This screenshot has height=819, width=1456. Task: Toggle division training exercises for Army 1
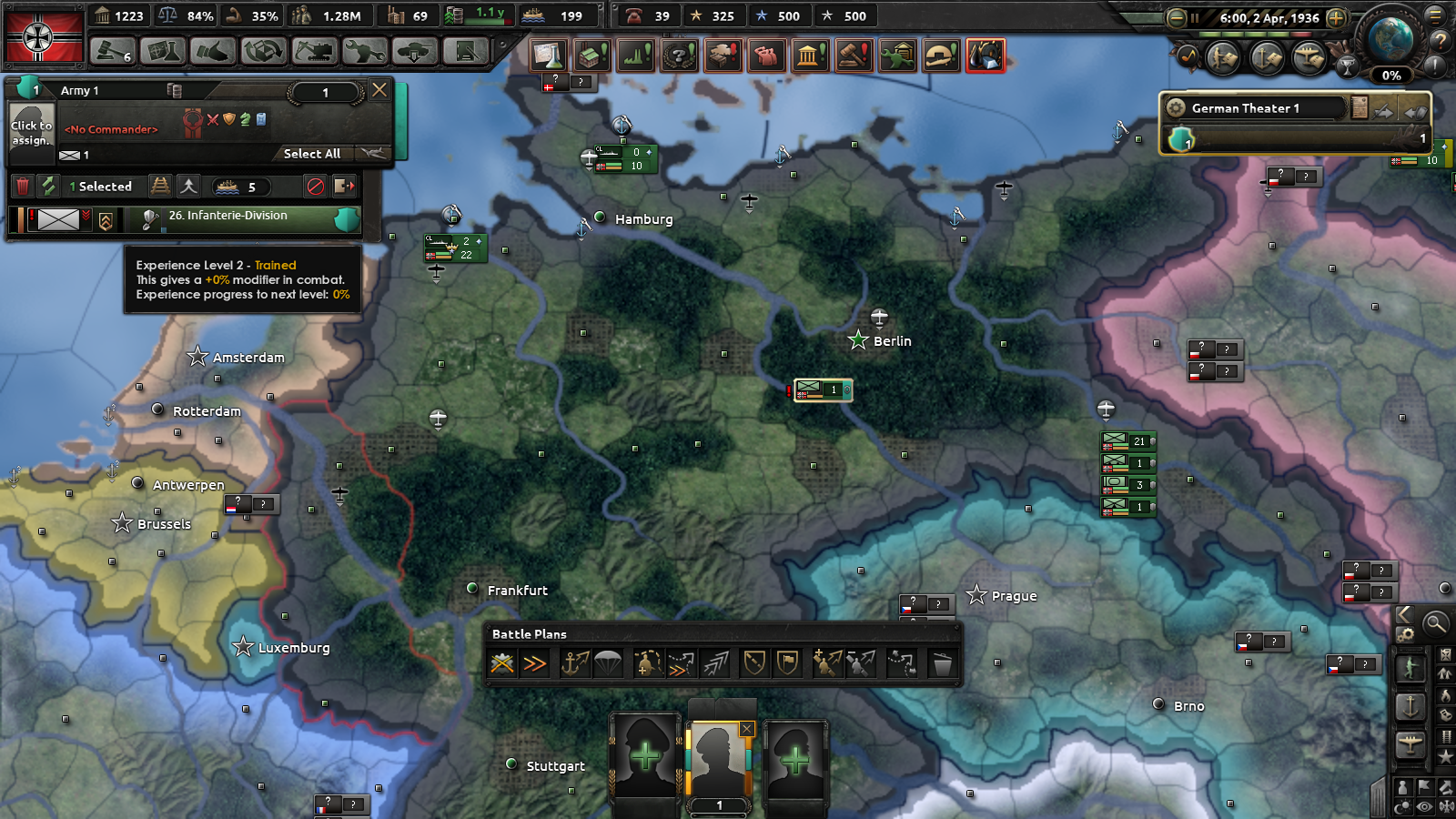click(47, 187)
